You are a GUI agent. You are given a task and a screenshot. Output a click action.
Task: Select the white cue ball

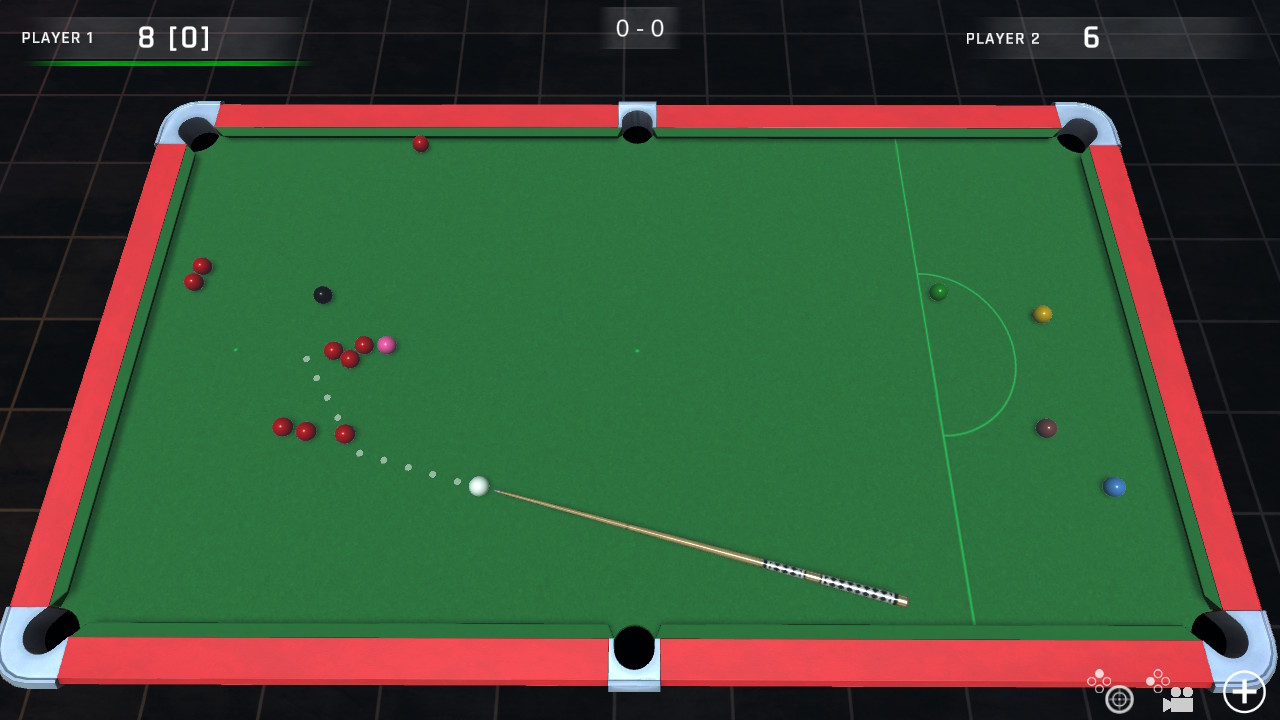[479, 487]
